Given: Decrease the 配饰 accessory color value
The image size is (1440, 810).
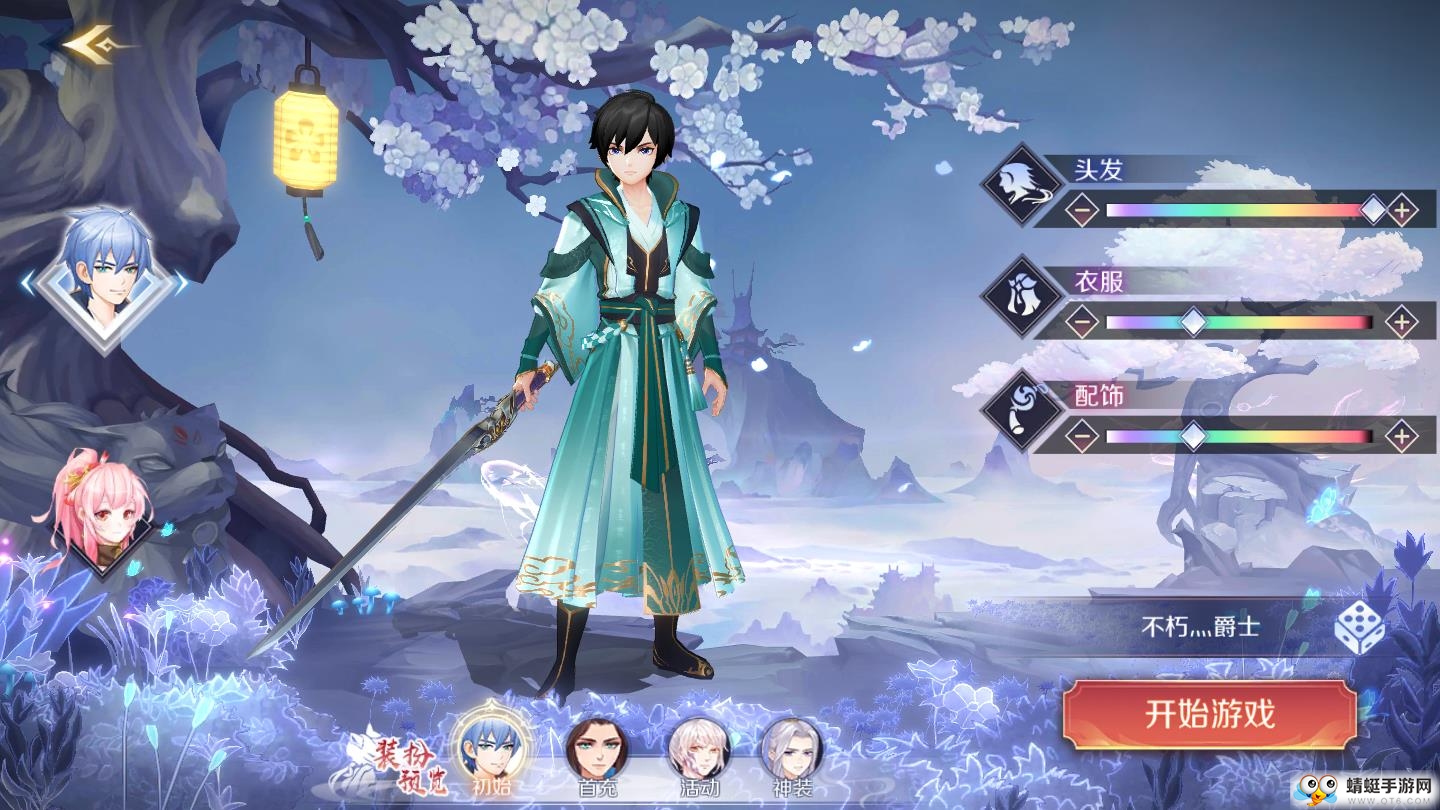Looking at the screenshot, I should [x=1080, y=436].
